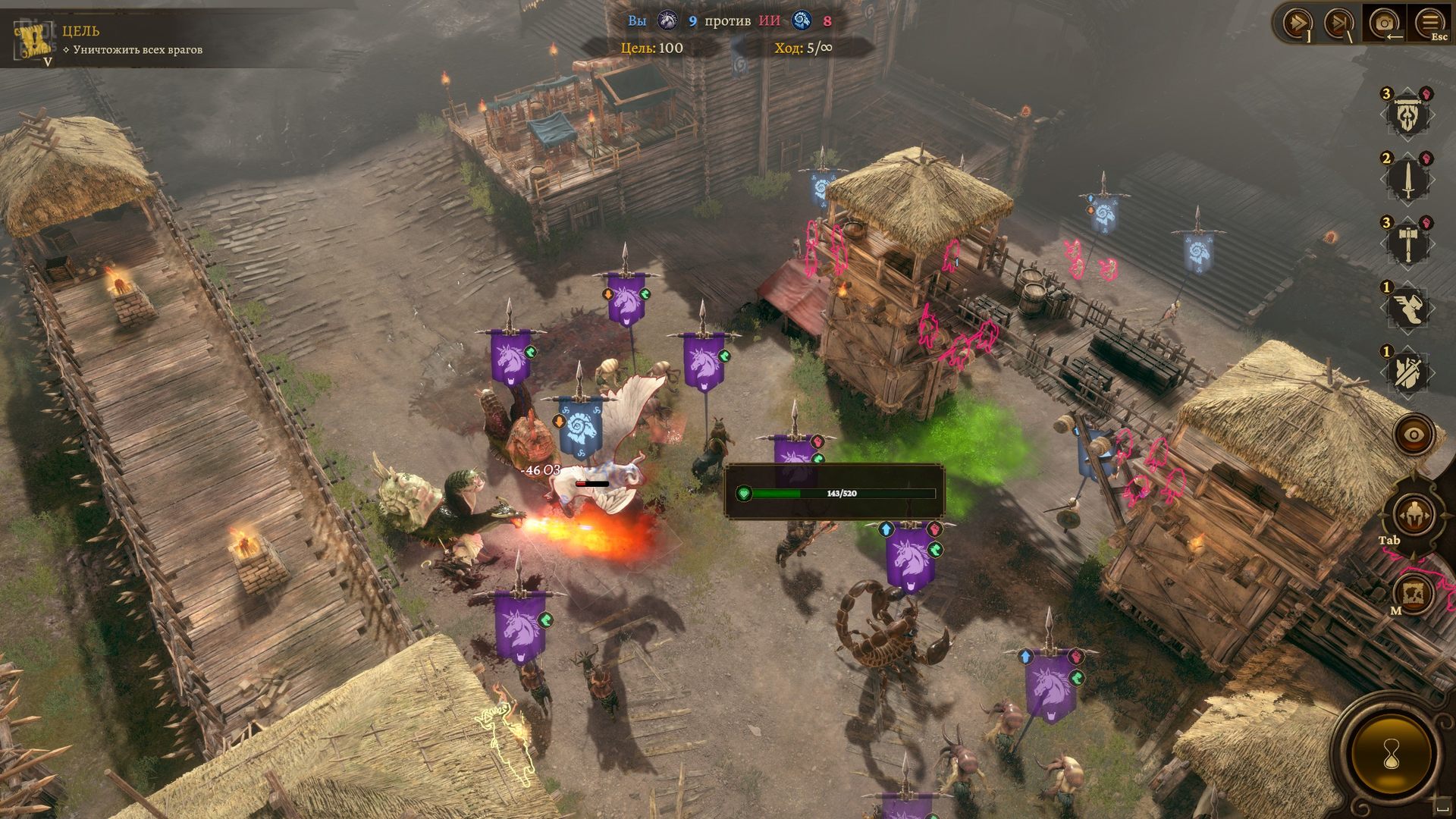Choose the winged boot ability
Viewport: 1456px width, 819px height.
click(1407, 307)
